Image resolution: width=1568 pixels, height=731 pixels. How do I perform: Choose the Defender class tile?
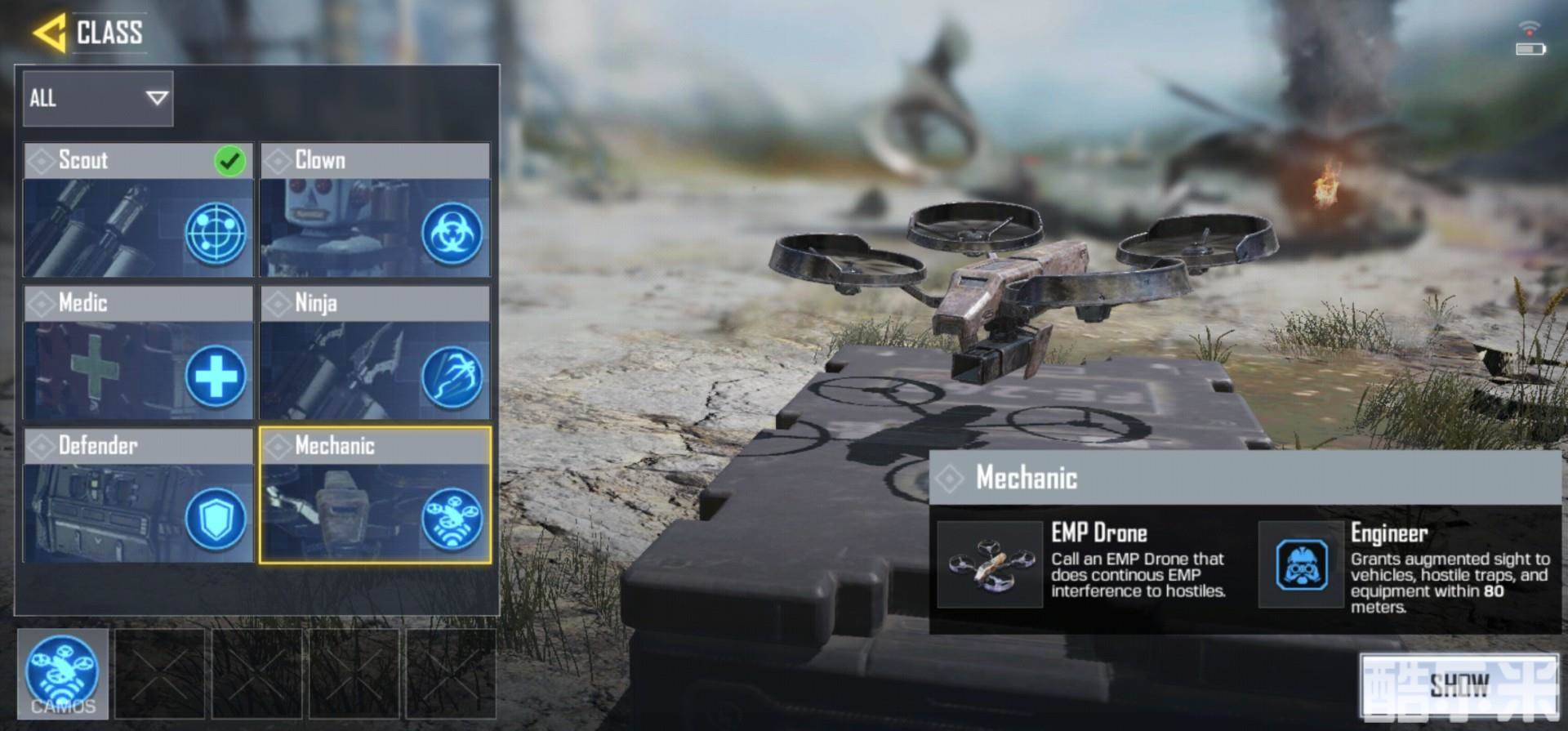click(138, 496)
